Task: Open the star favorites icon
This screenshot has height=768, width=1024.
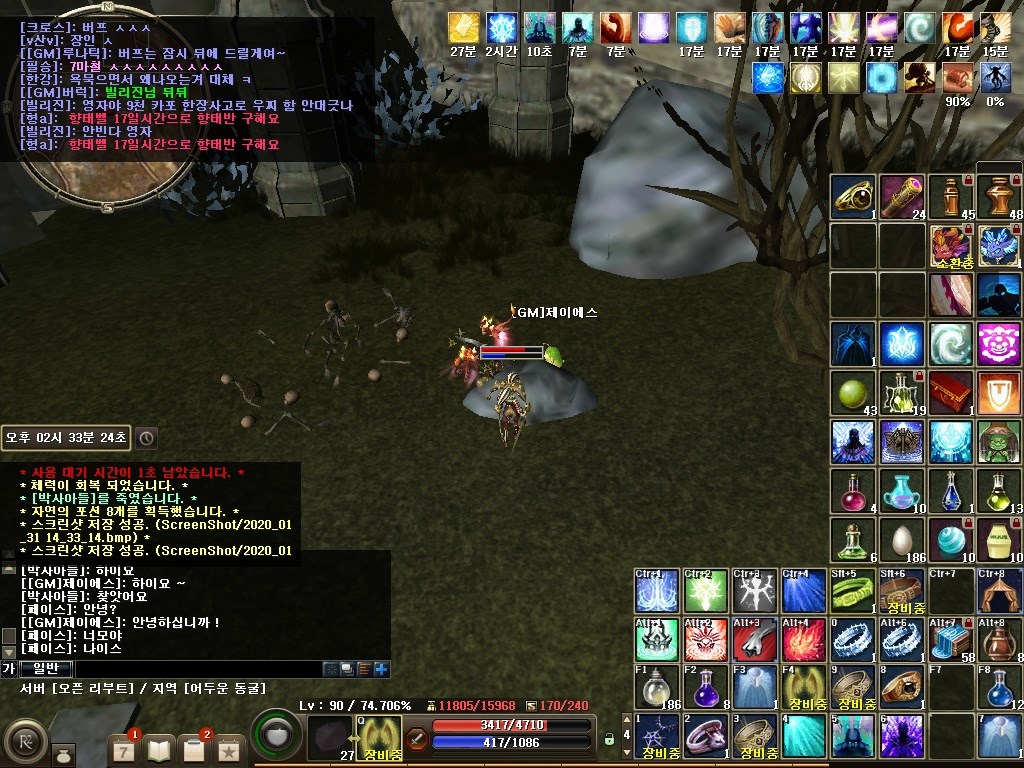Action: coord(229,748)
